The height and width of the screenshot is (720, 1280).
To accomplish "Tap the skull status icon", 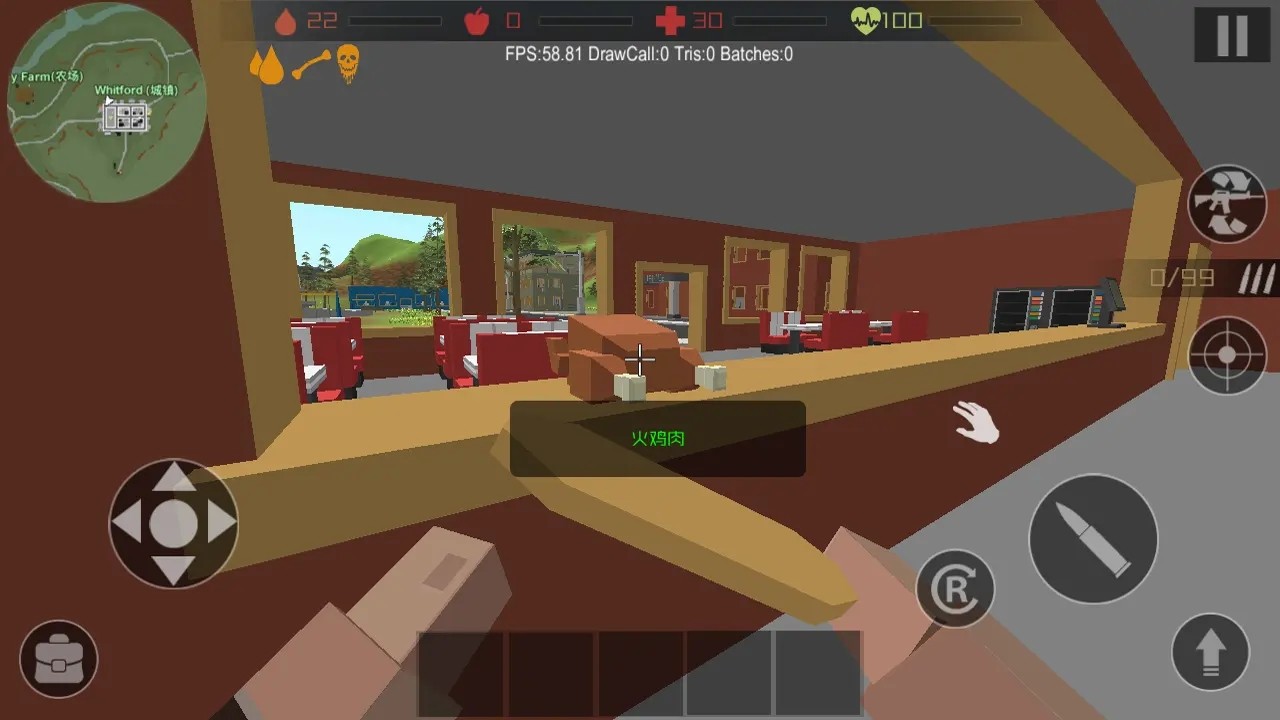I will tap(348, 63).
